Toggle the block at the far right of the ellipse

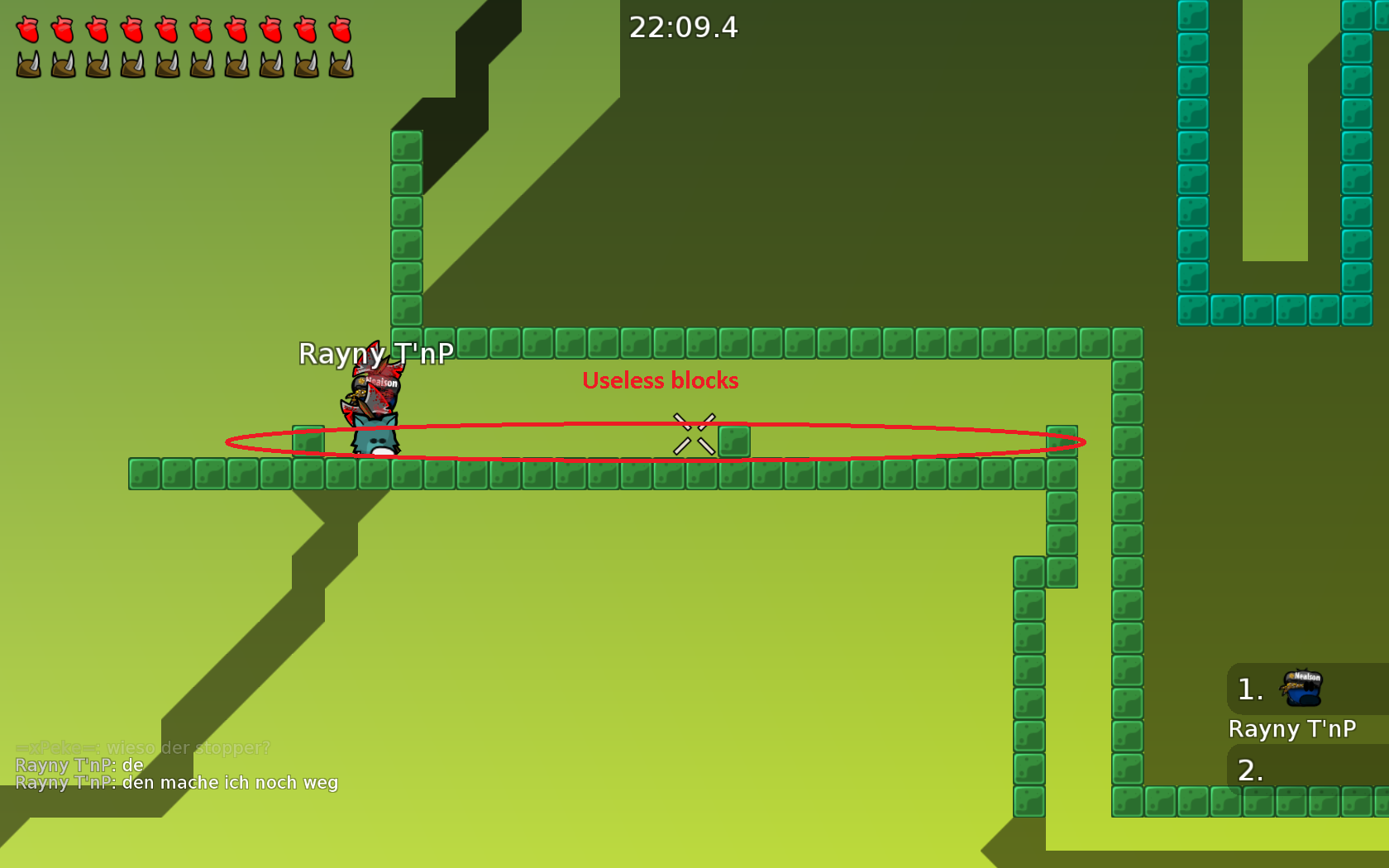(1062, 442)
